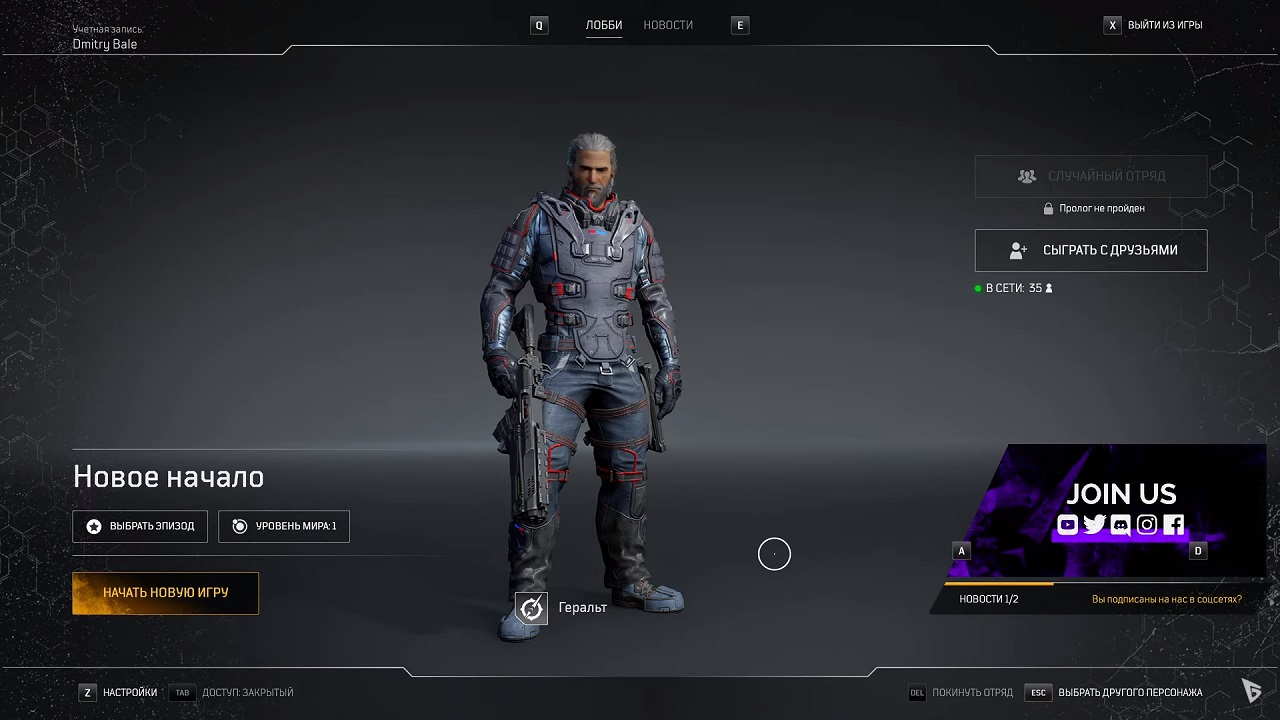The width and height of the screenshot is (1280, 720).
Task: Start the game with Начать новую игру
Action: [x=165, y=593]
